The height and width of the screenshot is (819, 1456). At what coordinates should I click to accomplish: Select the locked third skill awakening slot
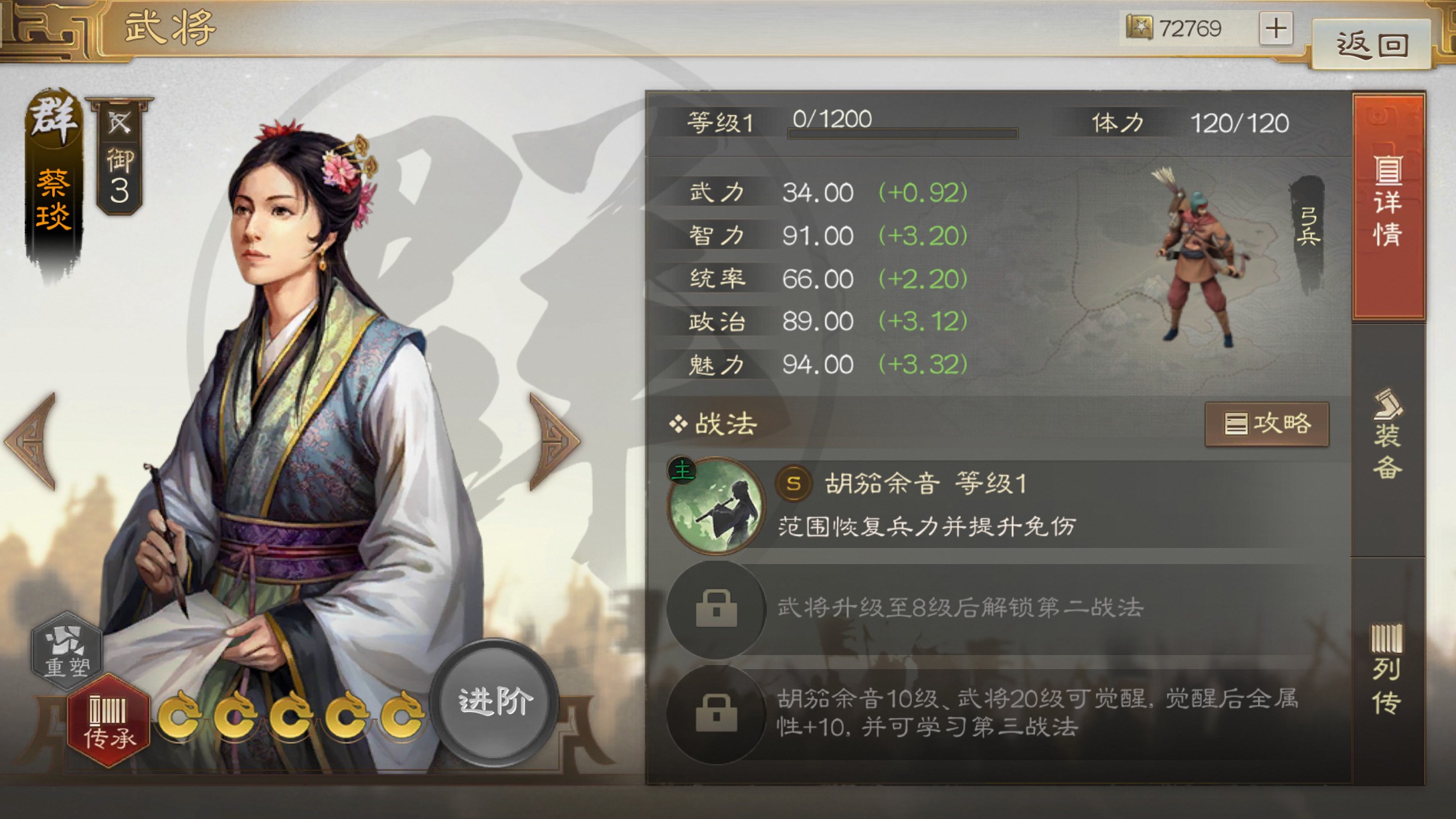716,713
